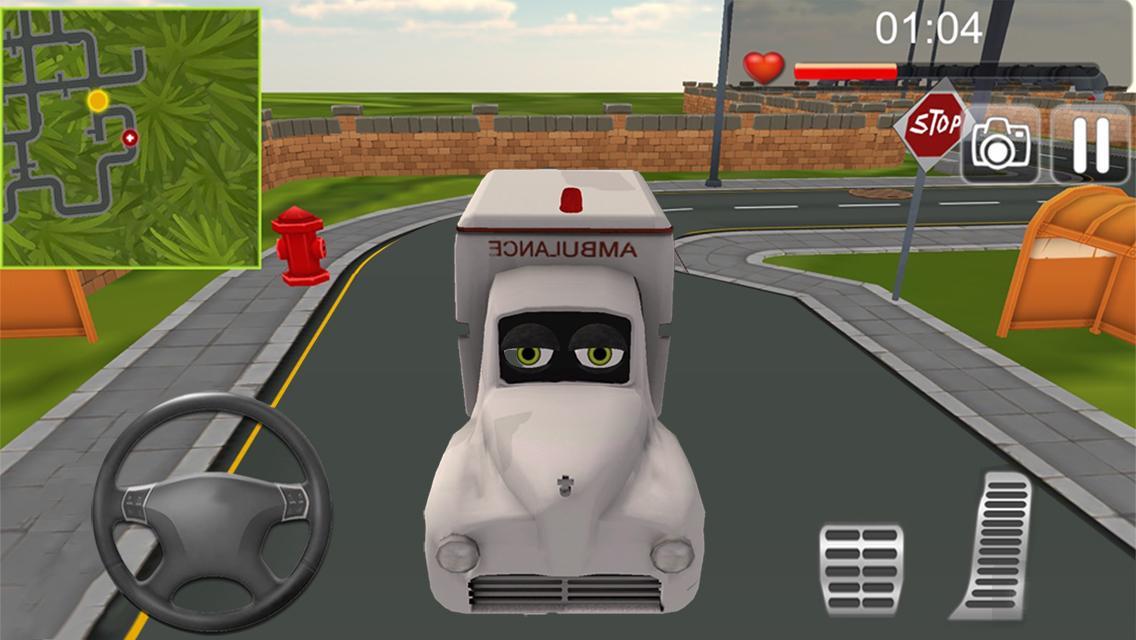Hit the brake pedal
This screenshot has width=1136, height=640.
click(861, 567)
